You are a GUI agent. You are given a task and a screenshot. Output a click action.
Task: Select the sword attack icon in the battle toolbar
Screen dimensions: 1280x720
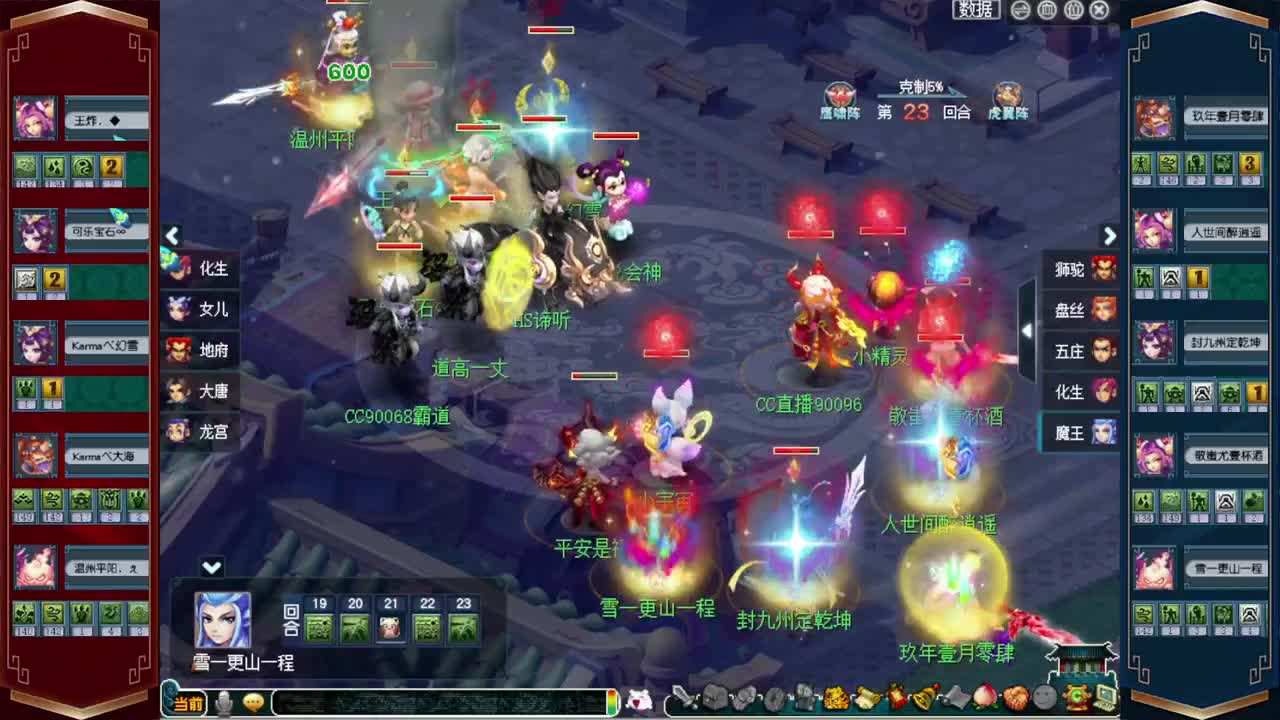pos(683,700)
